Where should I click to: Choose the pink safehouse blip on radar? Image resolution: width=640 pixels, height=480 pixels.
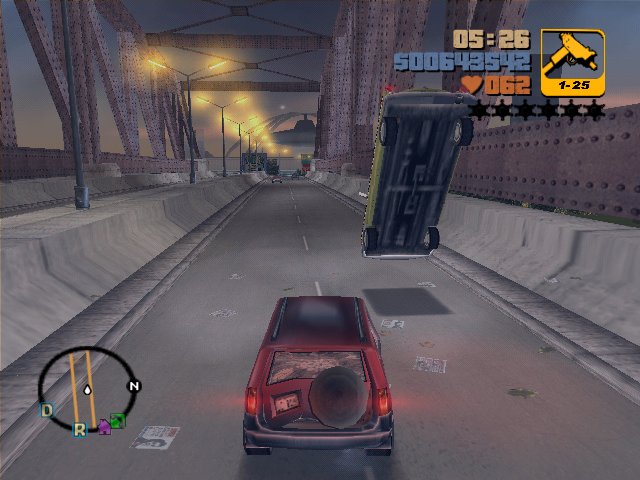[103, 427]
